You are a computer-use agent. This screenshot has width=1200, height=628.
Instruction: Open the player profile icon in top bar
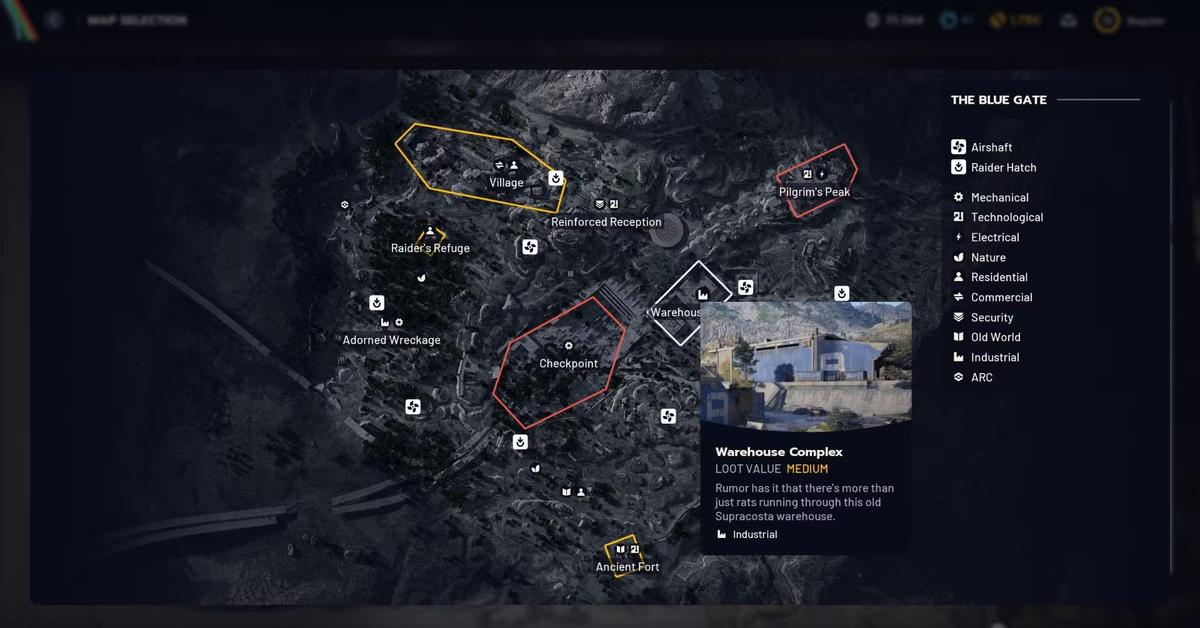click(x=1105, y=20)
